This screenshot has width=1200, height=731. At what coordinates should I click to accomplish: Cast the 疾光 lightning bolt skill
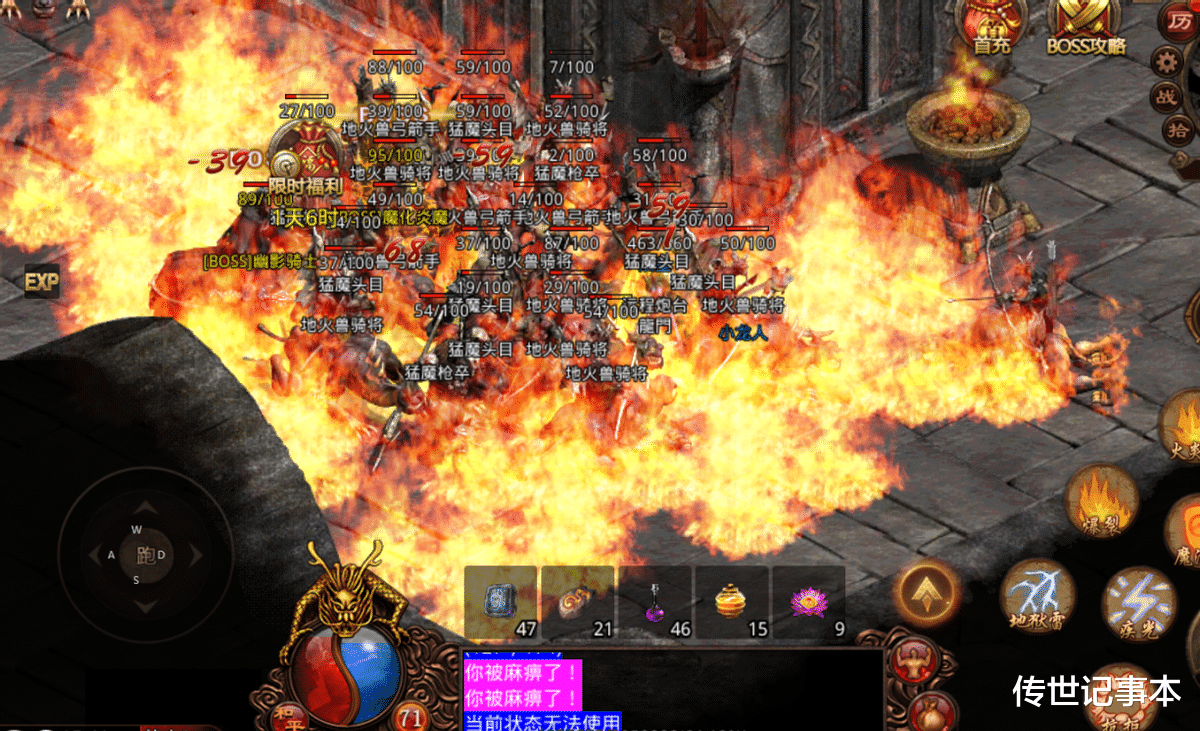(x=1138, y=602)
